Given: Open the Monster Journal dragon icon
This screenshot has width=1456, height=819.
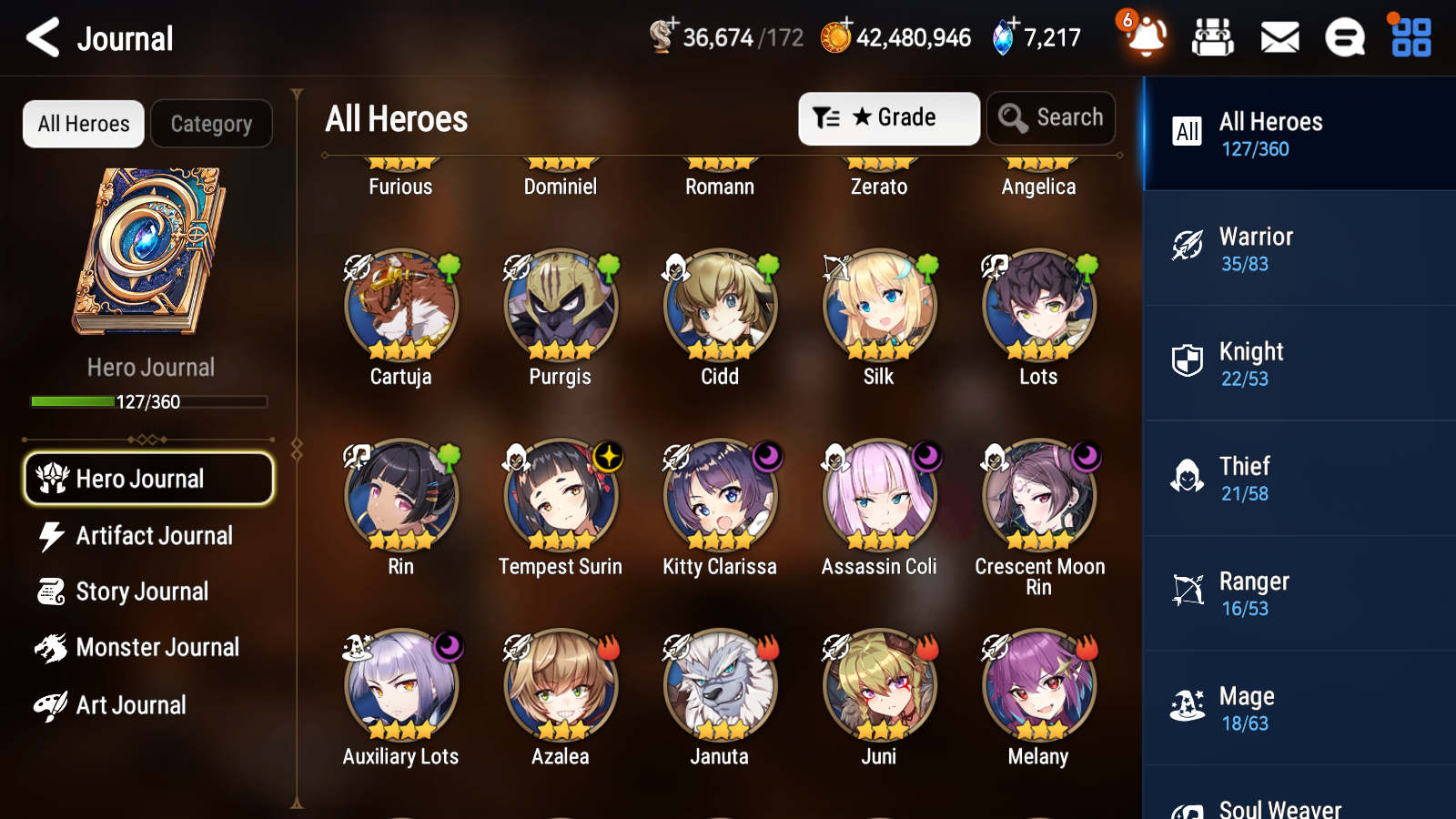Looking at the screenshot, I should pos(52,647).
